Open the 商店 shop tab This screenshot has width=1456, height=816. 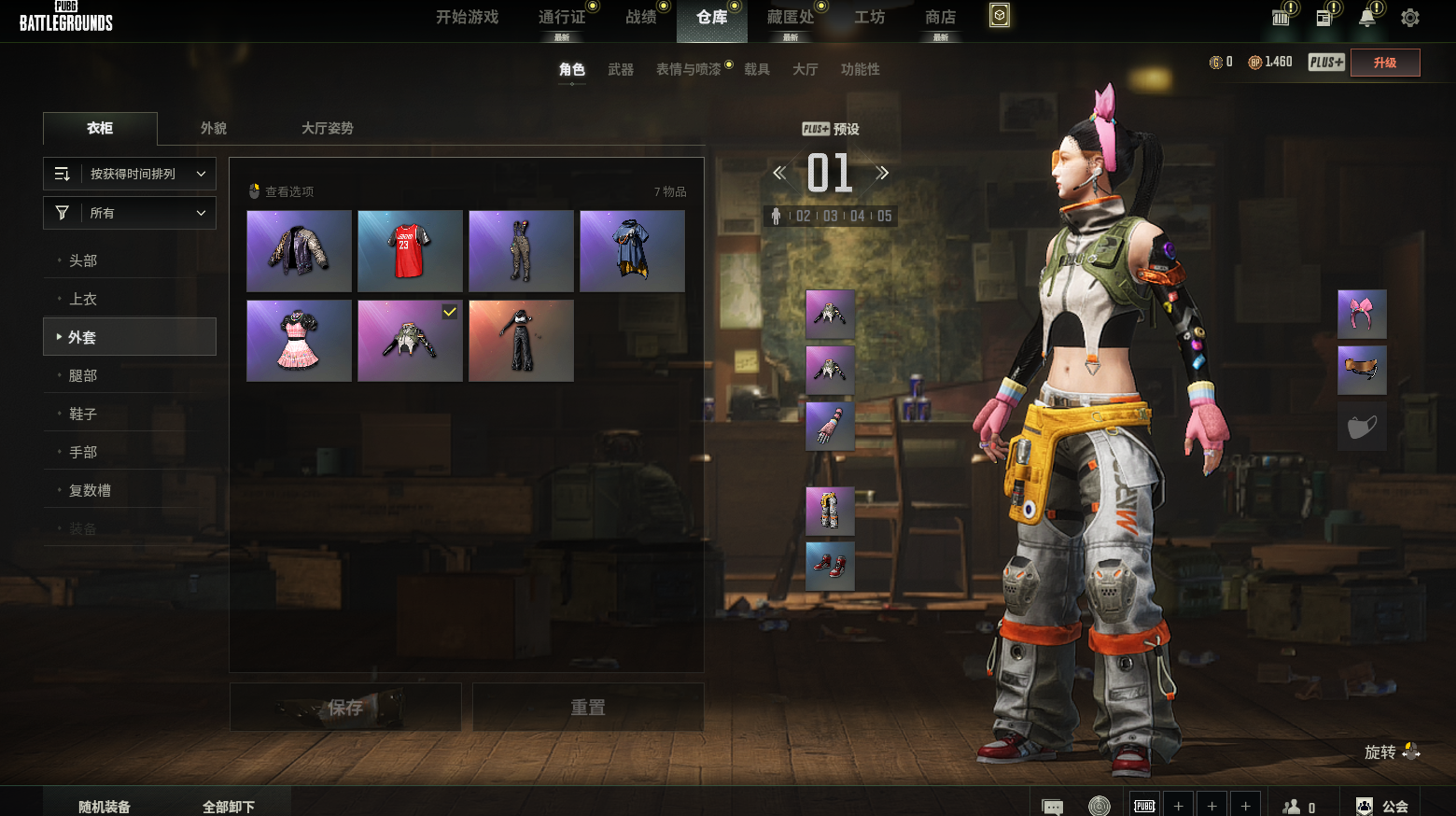coord(940,18)
